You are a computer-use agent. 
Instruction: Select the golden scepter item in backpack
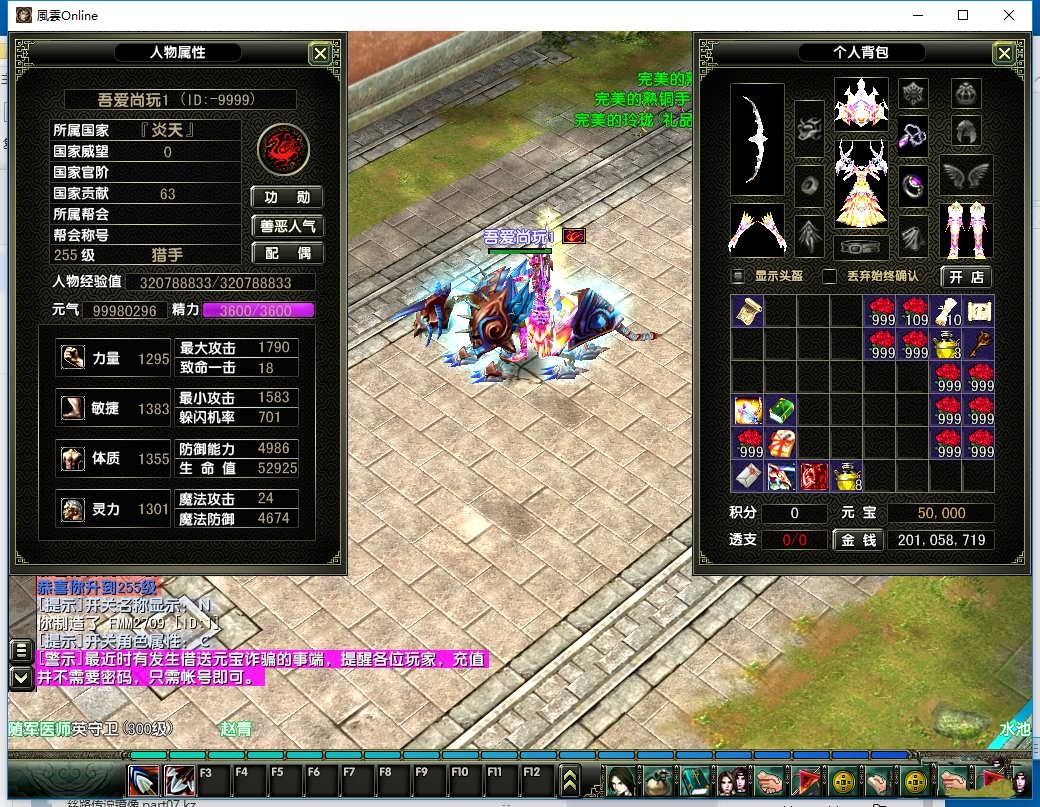point(980,344)
